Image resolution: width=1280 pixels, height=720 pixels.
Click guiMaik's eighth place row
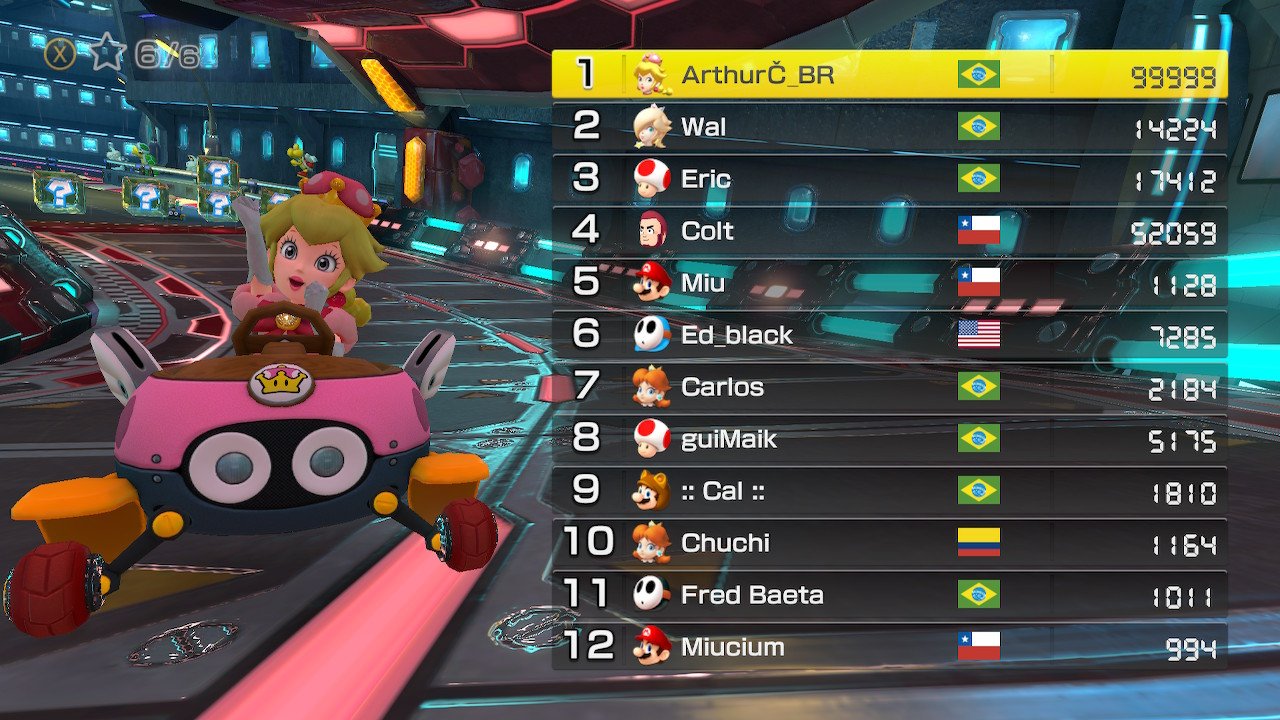click(x=889, y=439)
